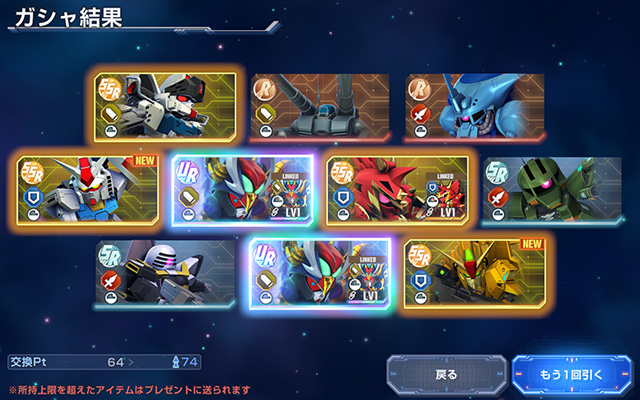Open the white Gundam SSR card marked NEW
The width and height of the screenshot is (640, 400).
pos(88,189)
